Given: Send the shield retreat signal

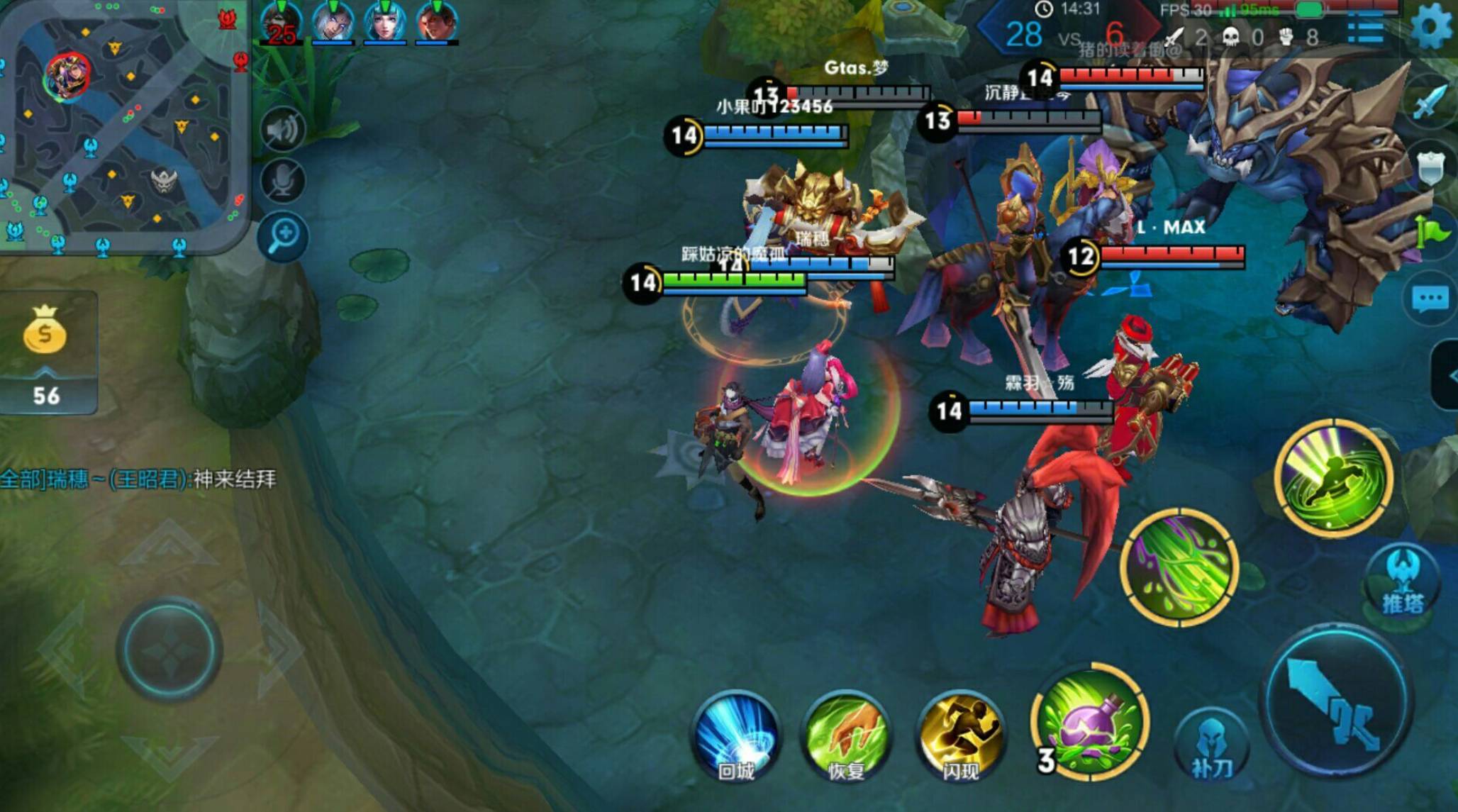Looking at the screenshot, I should tap(1430, 167).
